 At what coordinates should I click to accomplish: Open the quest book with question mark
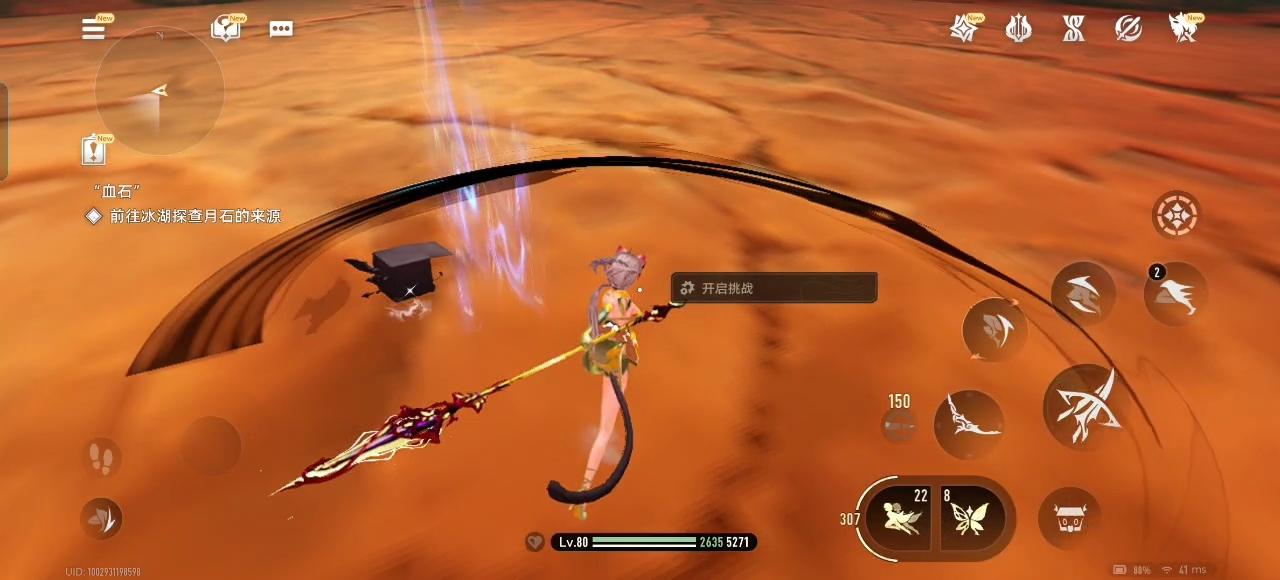point(225,29)
